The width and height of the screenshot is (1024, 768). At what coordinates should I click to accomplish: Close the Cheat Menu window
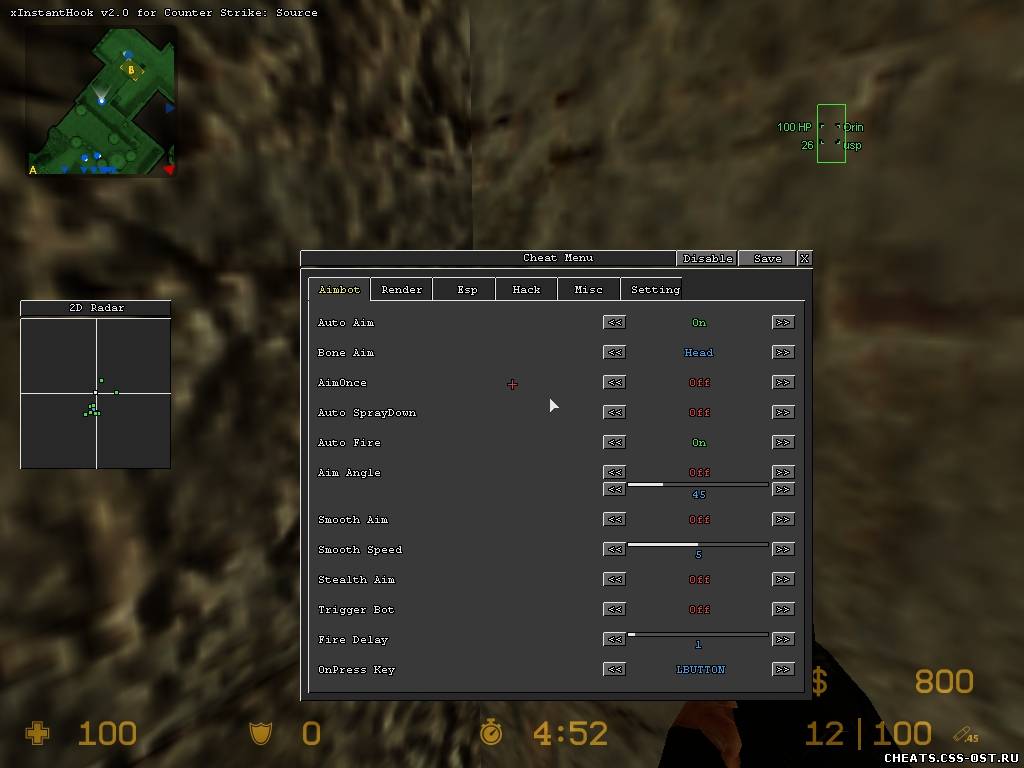click(804, 258)
